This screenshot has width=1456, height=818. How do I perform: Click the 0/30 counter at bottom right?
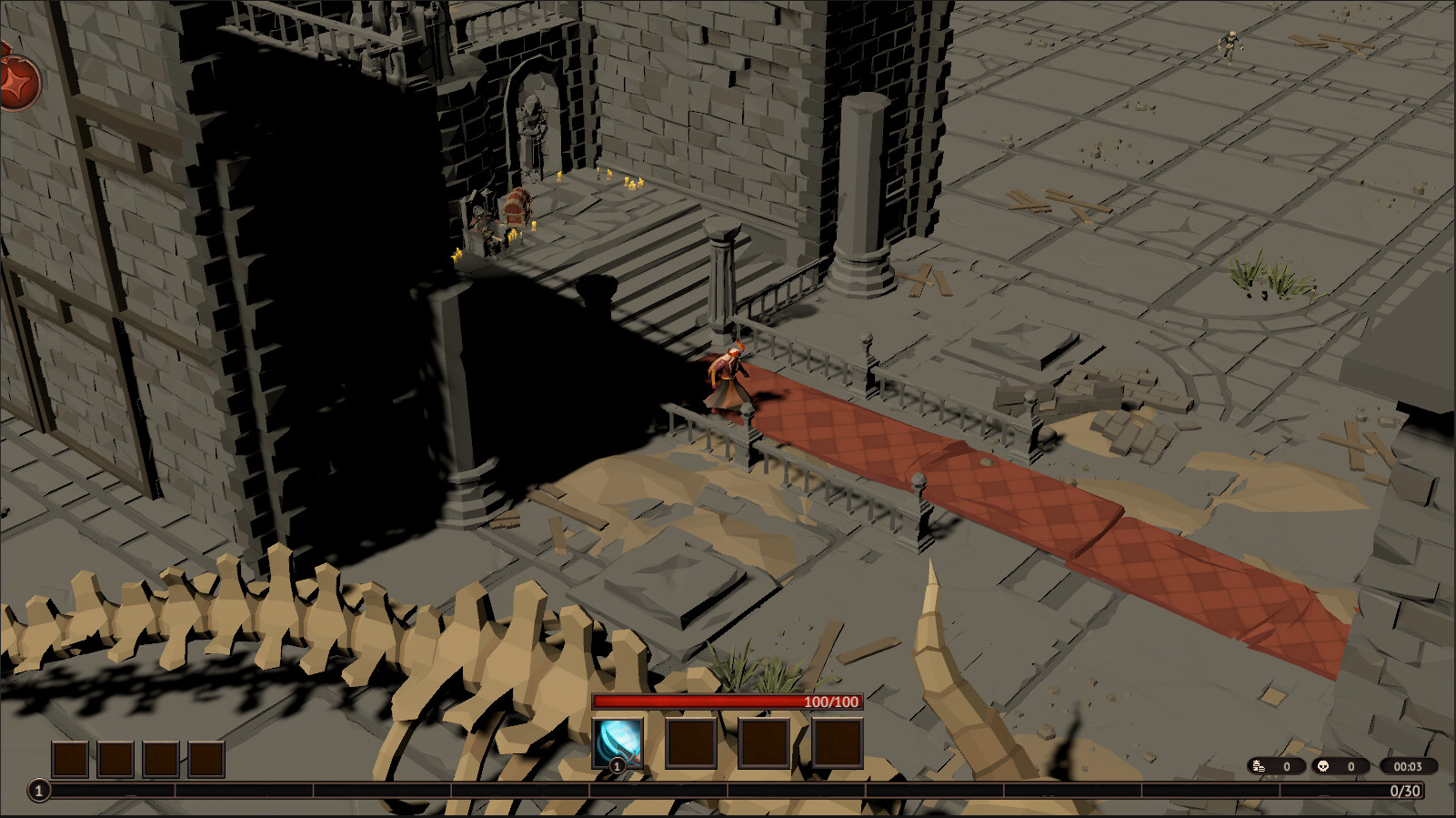[x=1405, y=791]
